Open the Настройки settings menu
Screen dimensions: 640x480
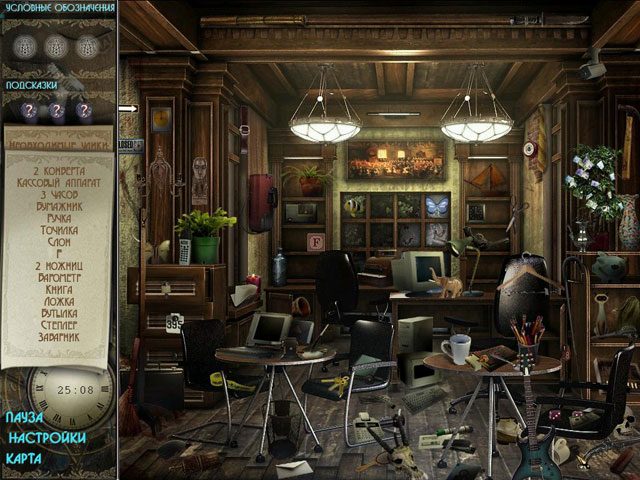tap(45, 437)
